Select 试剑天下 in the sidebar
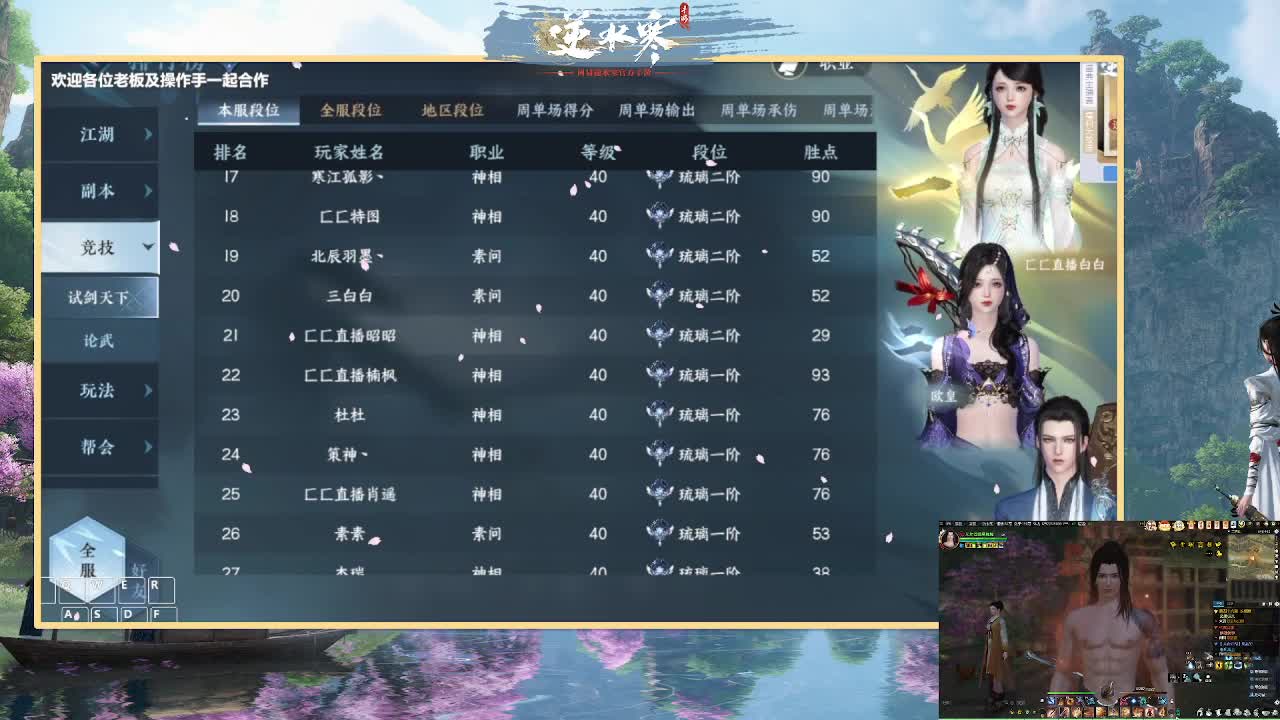Screen dimensions: 1280x720 [x=99, y=296]
